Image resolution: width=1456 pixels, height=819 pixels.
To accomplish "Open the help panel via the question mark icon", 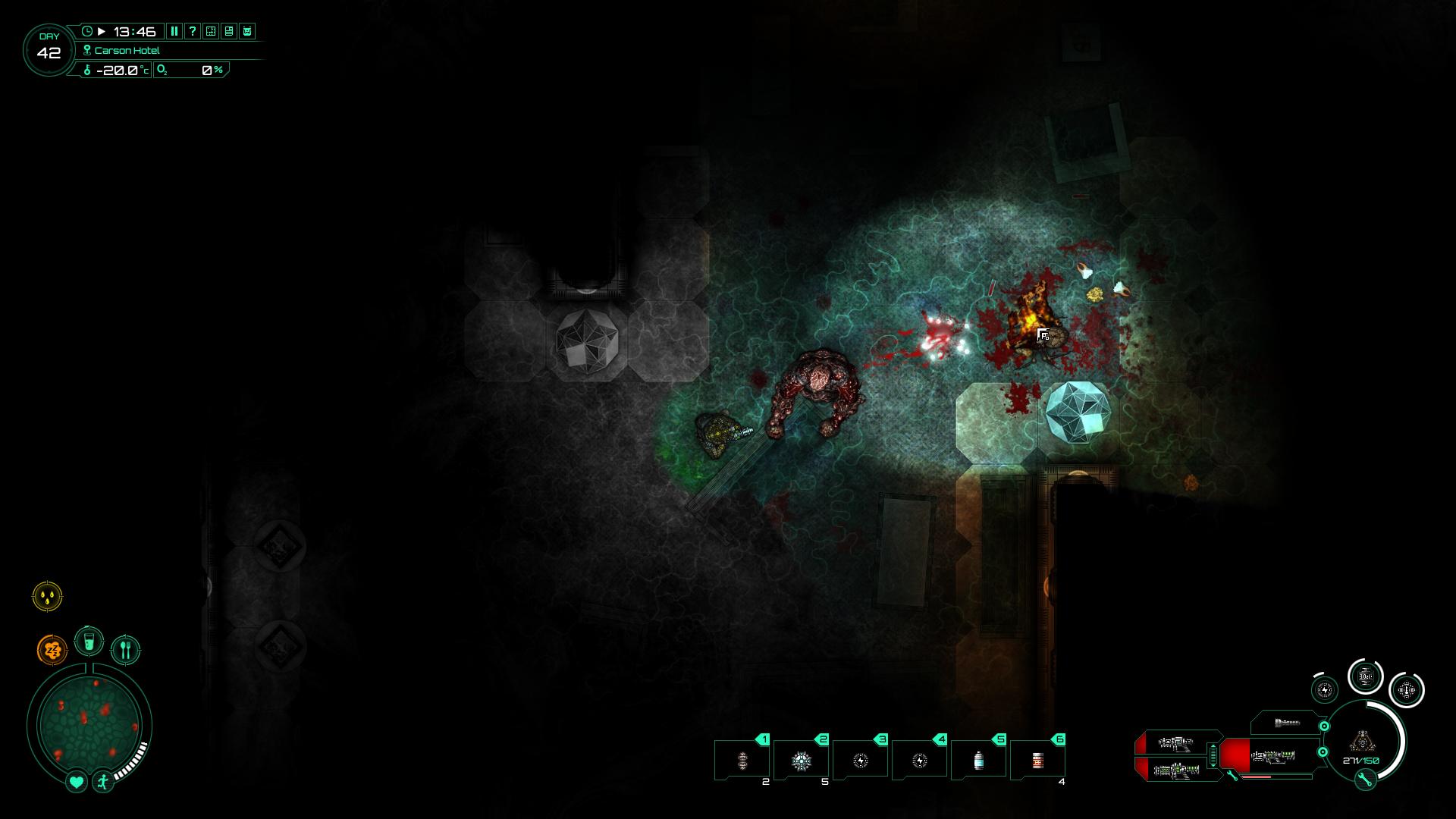I will point(193,31).
